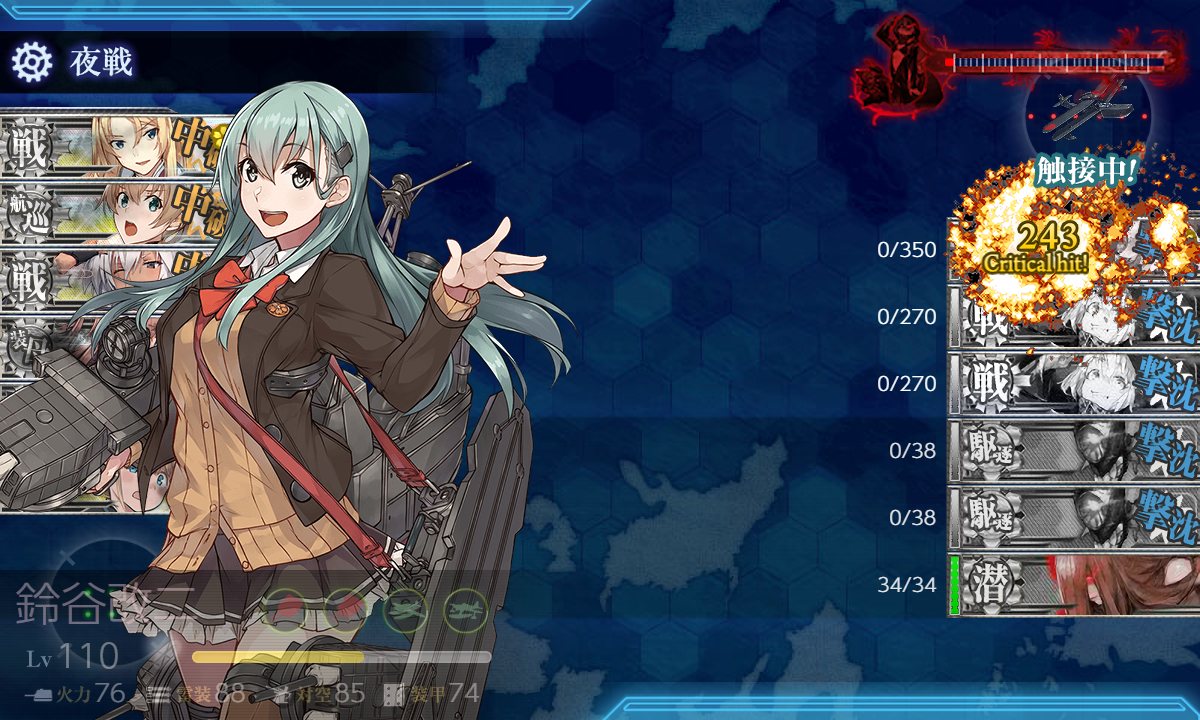The width and height of the screenshot is (1200, 720).
Task: Select the blonde battleship banner in the allied fleet
Action: pyautogui.click(x=110, y=146)
